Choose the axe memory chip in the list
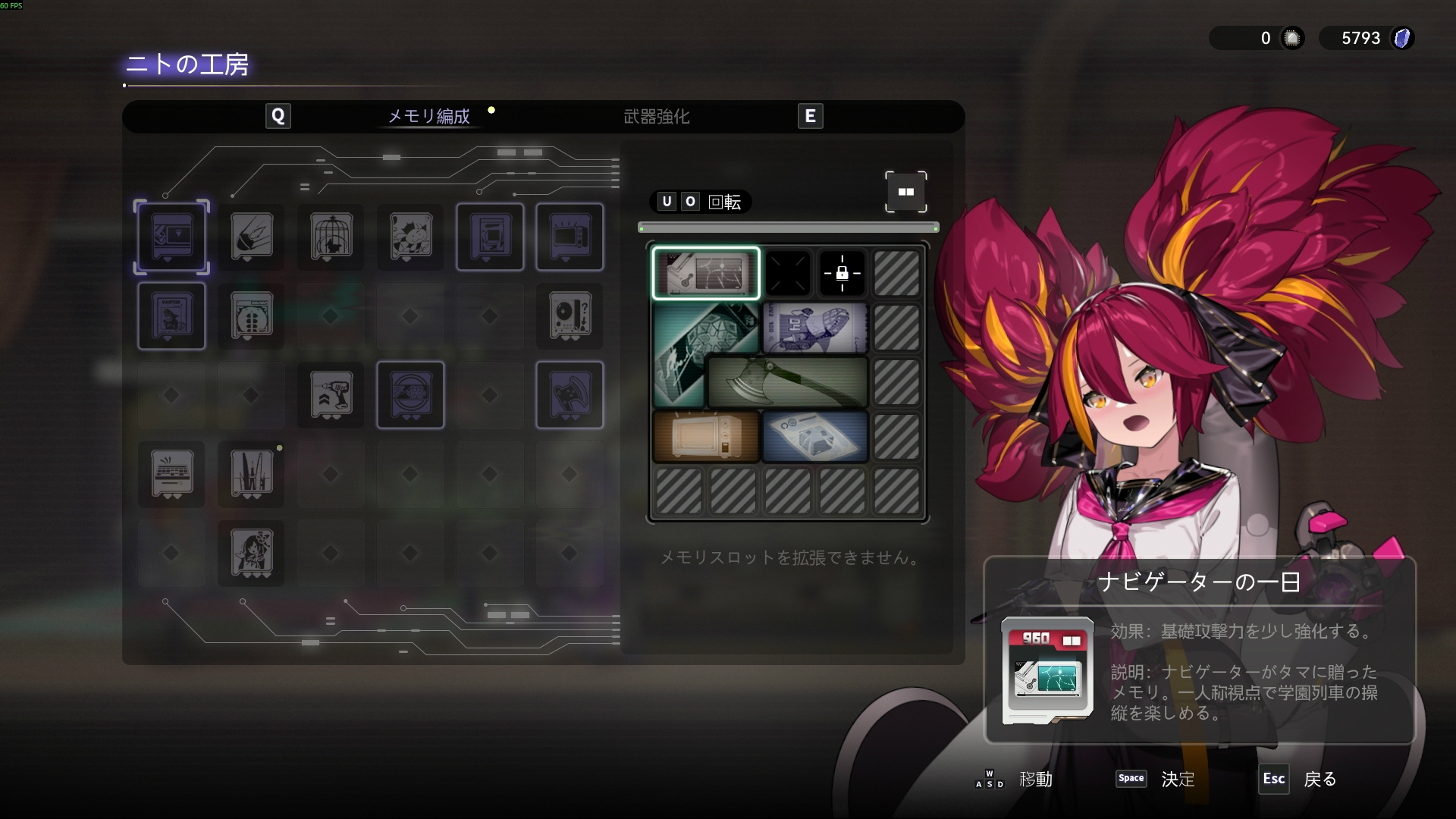The height and width of the screenshot is (819, 1456). tap(570, 395)
